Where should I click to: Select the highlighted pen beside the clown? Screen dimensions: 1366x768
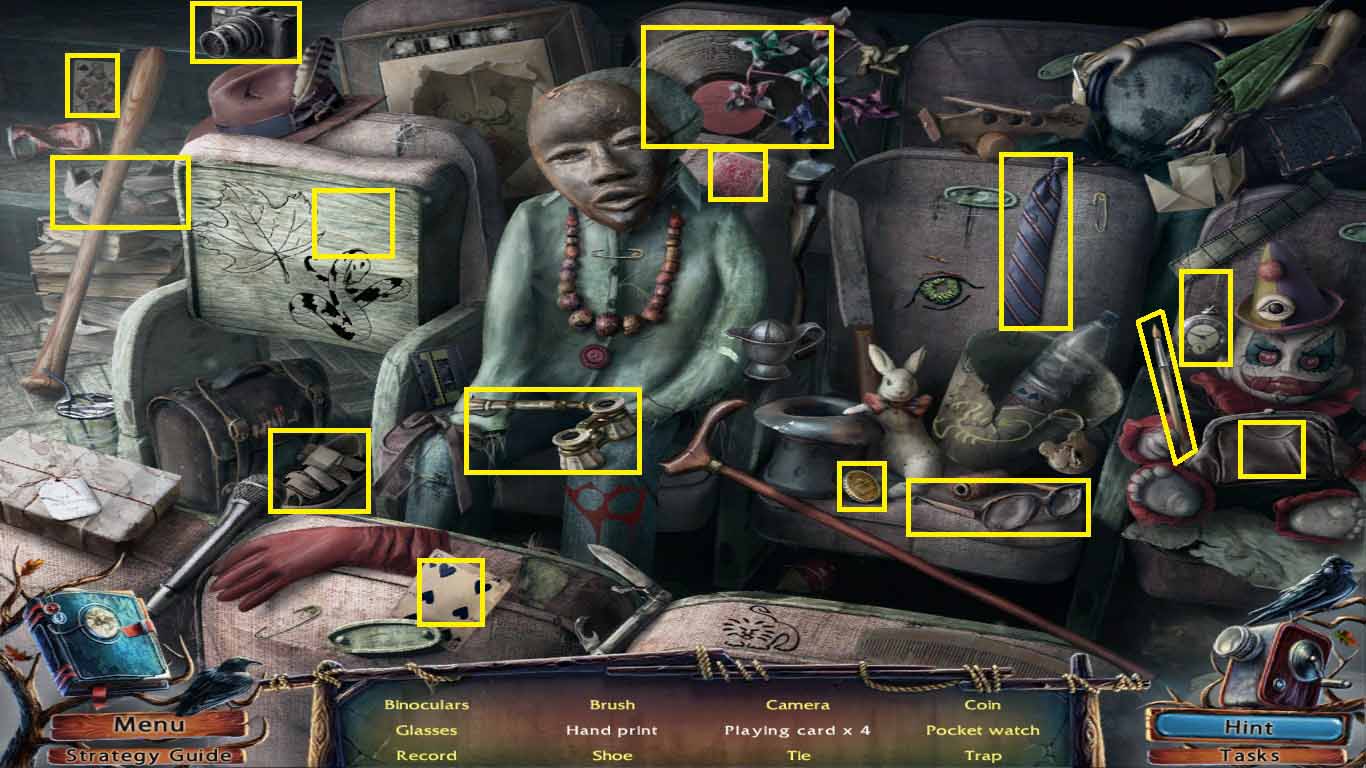coord(1168,390)
